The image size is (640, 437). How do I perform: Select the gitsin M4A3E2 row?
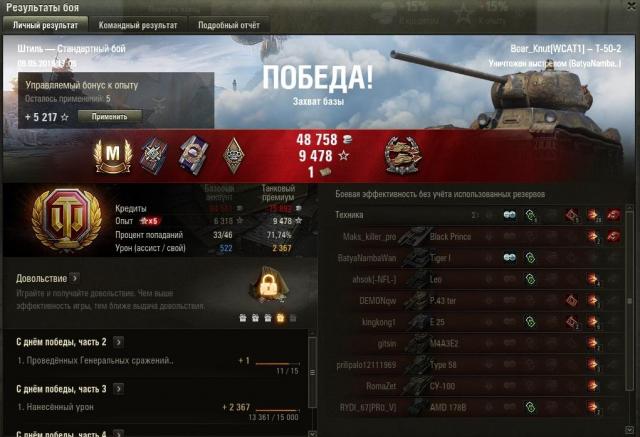tap(480, 343)
